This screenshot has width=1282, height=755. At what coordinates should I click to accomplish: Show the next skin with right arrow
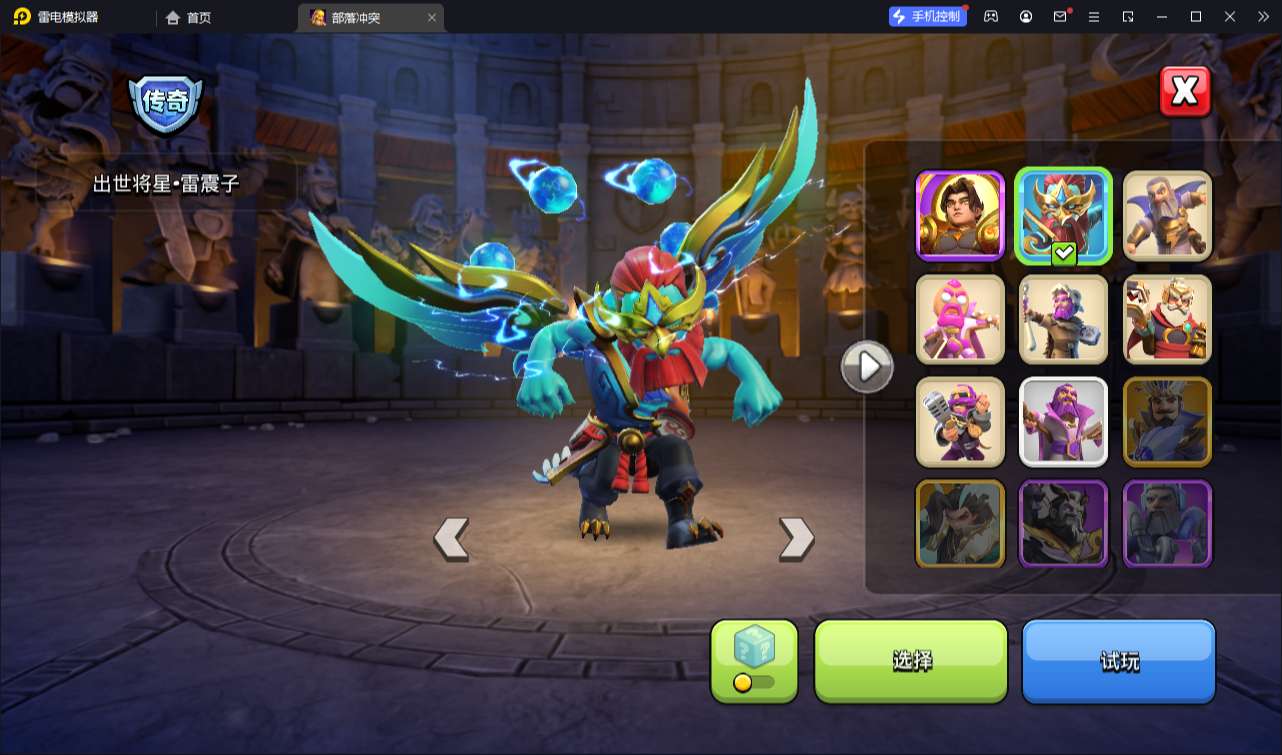tap(796, 539)
